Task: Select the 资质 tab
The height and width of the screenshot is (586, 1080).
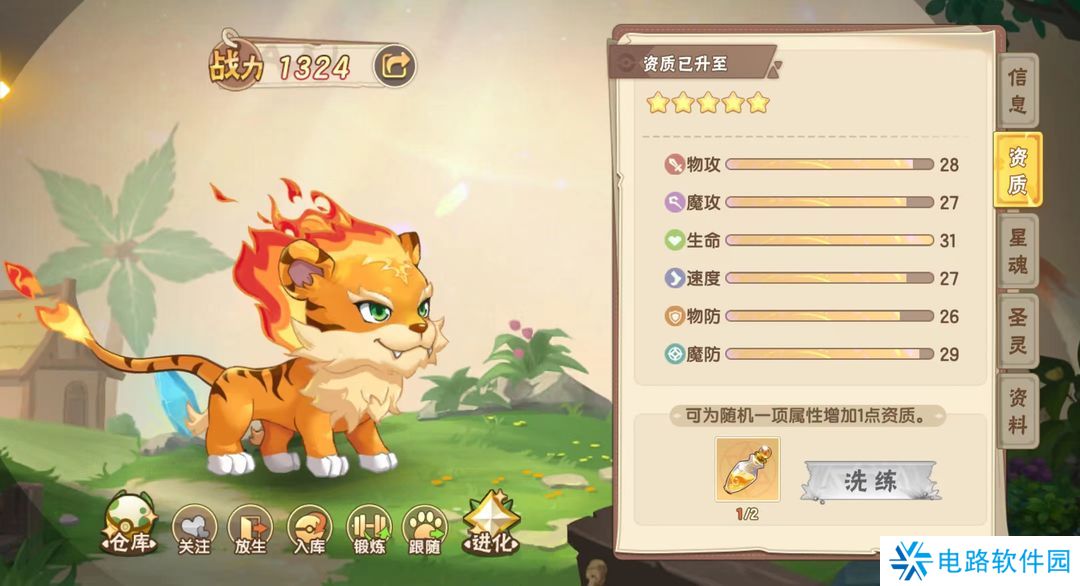Action: click(x=1017, y=170)
